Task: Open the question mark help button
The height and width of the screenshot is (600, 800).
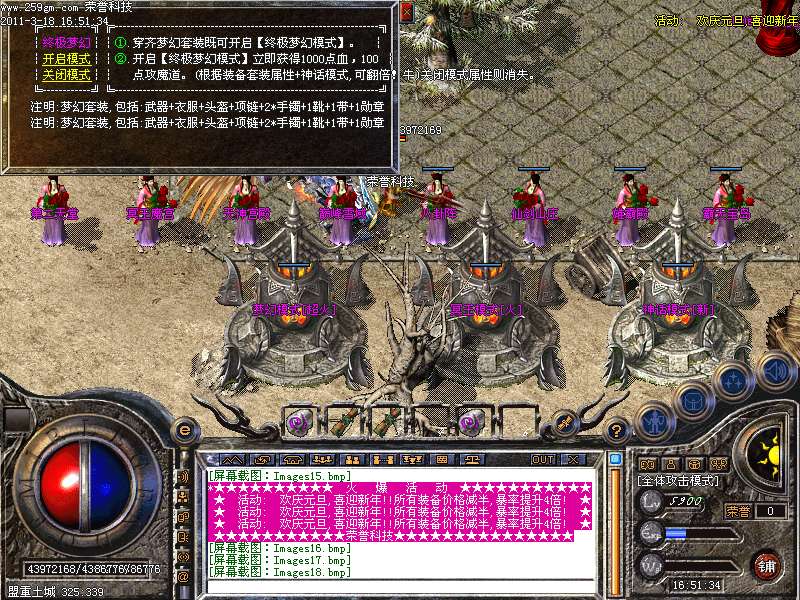Action: 617,431
